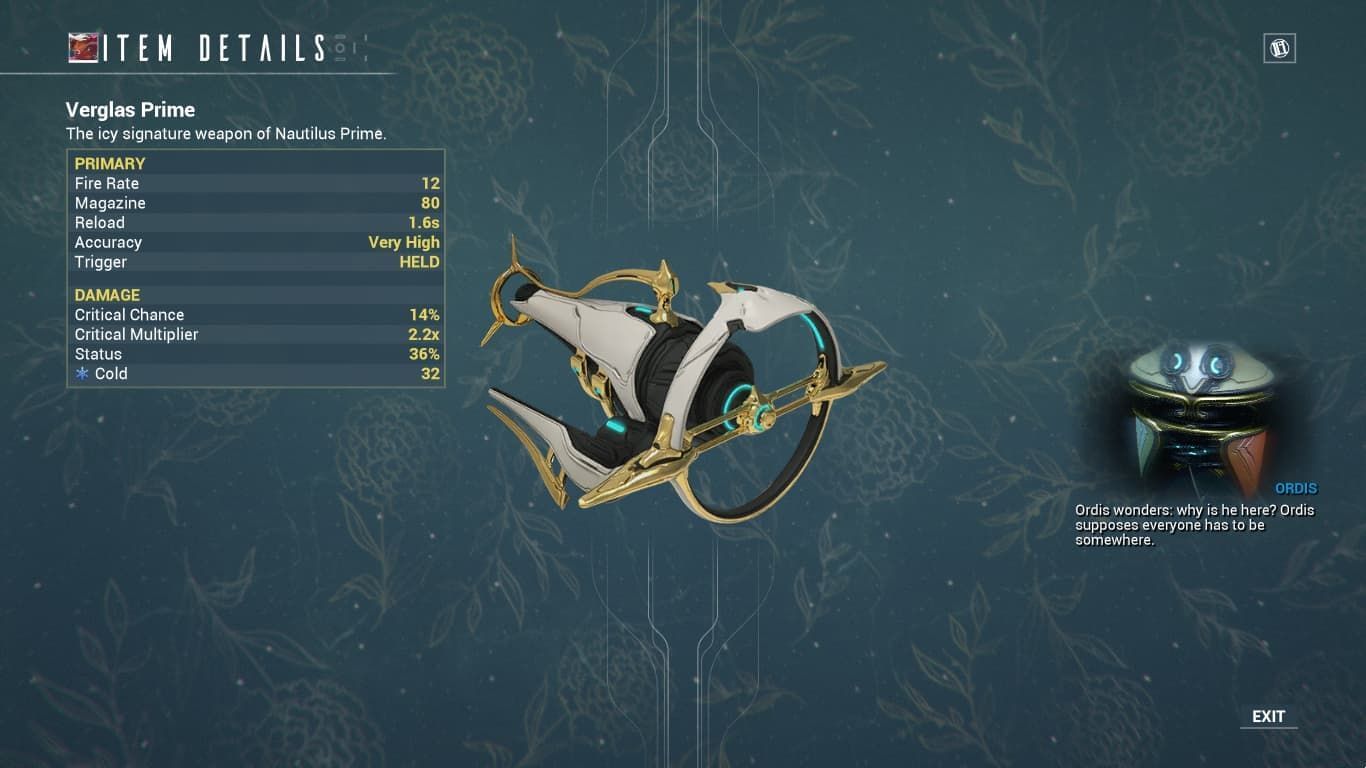Click the EXIT button
The width and height of the screenshot is (1366, 768).
[1268, 716]
